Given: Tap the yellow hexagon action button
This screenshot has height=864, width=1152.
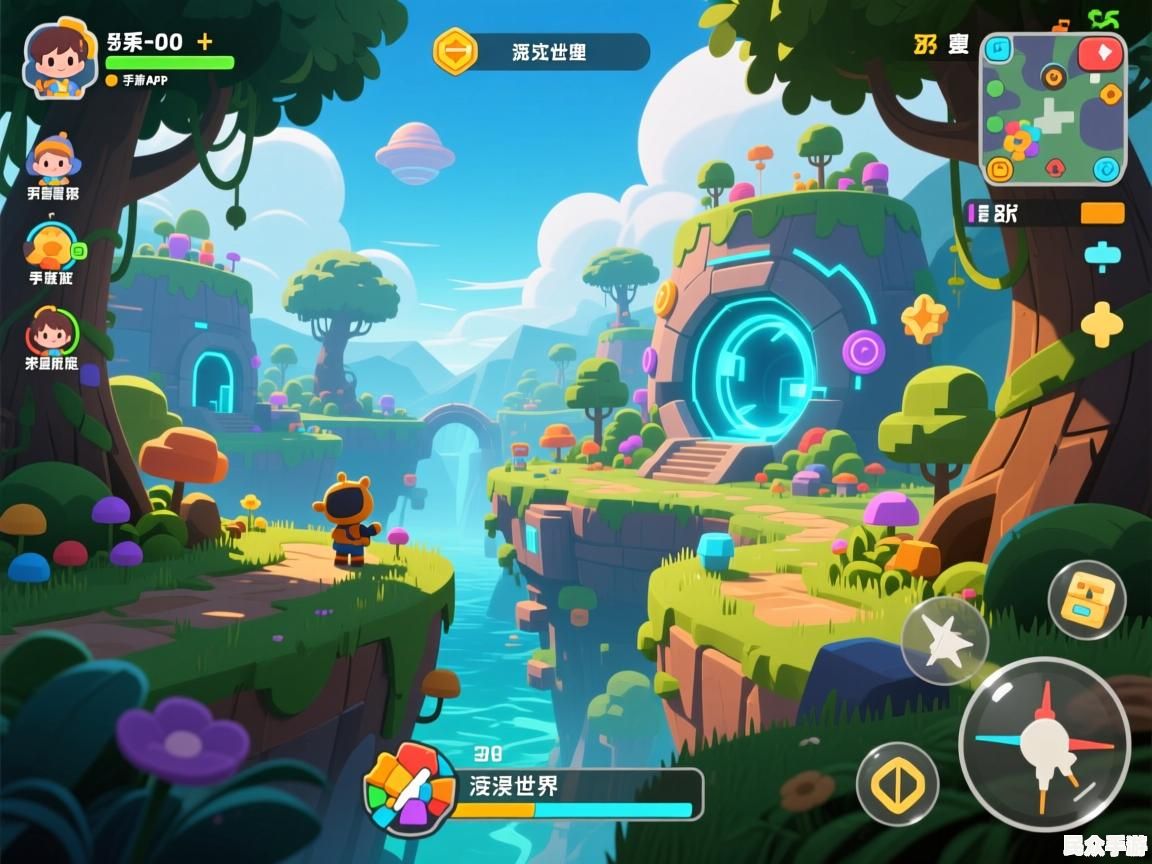Looking at the screenshot, I should point(897,785).
